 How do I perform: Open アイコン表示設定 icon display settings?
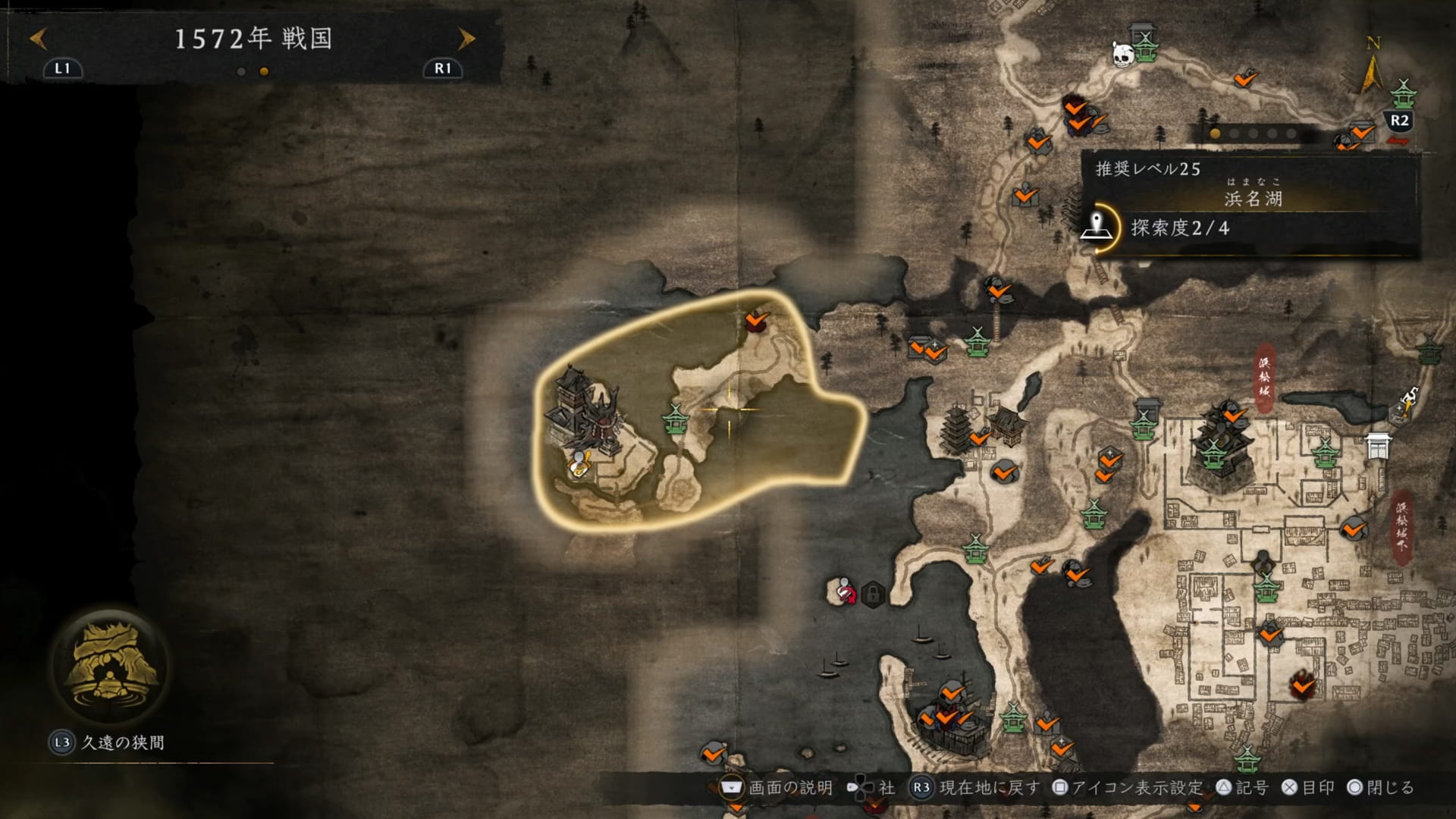pos(1128,788)
